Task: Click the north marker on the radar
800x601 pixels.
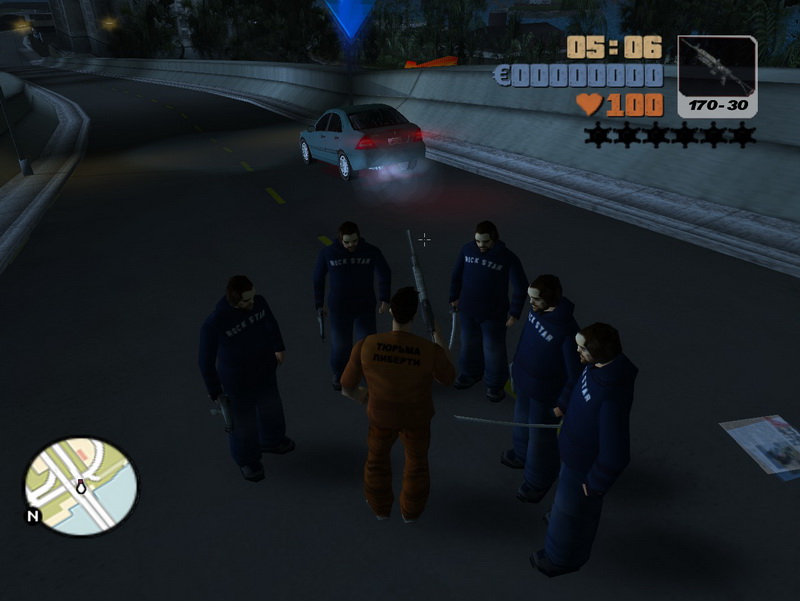Action: coord(33,517)
